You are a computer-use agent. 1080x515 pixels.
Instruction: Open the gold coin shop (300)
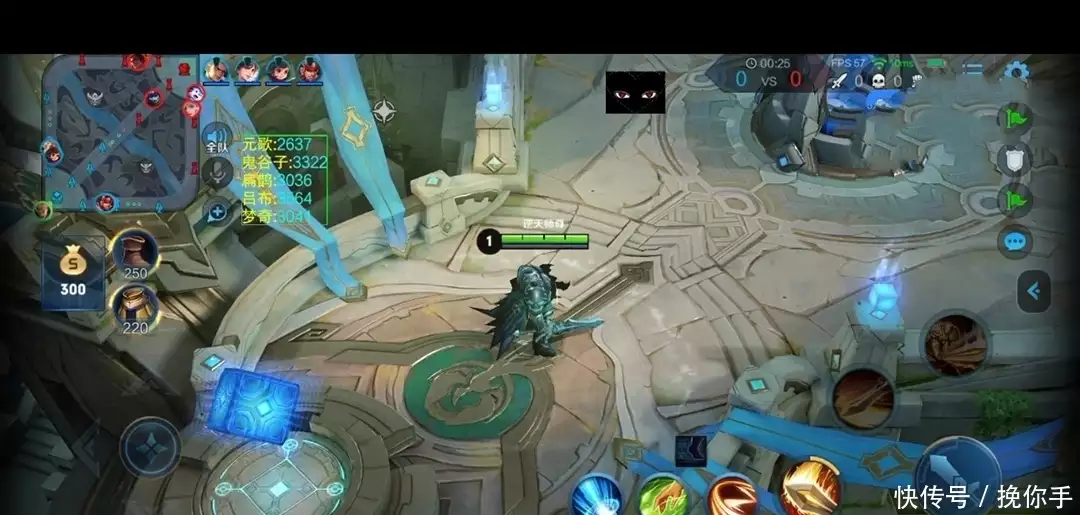pos(73,274)
